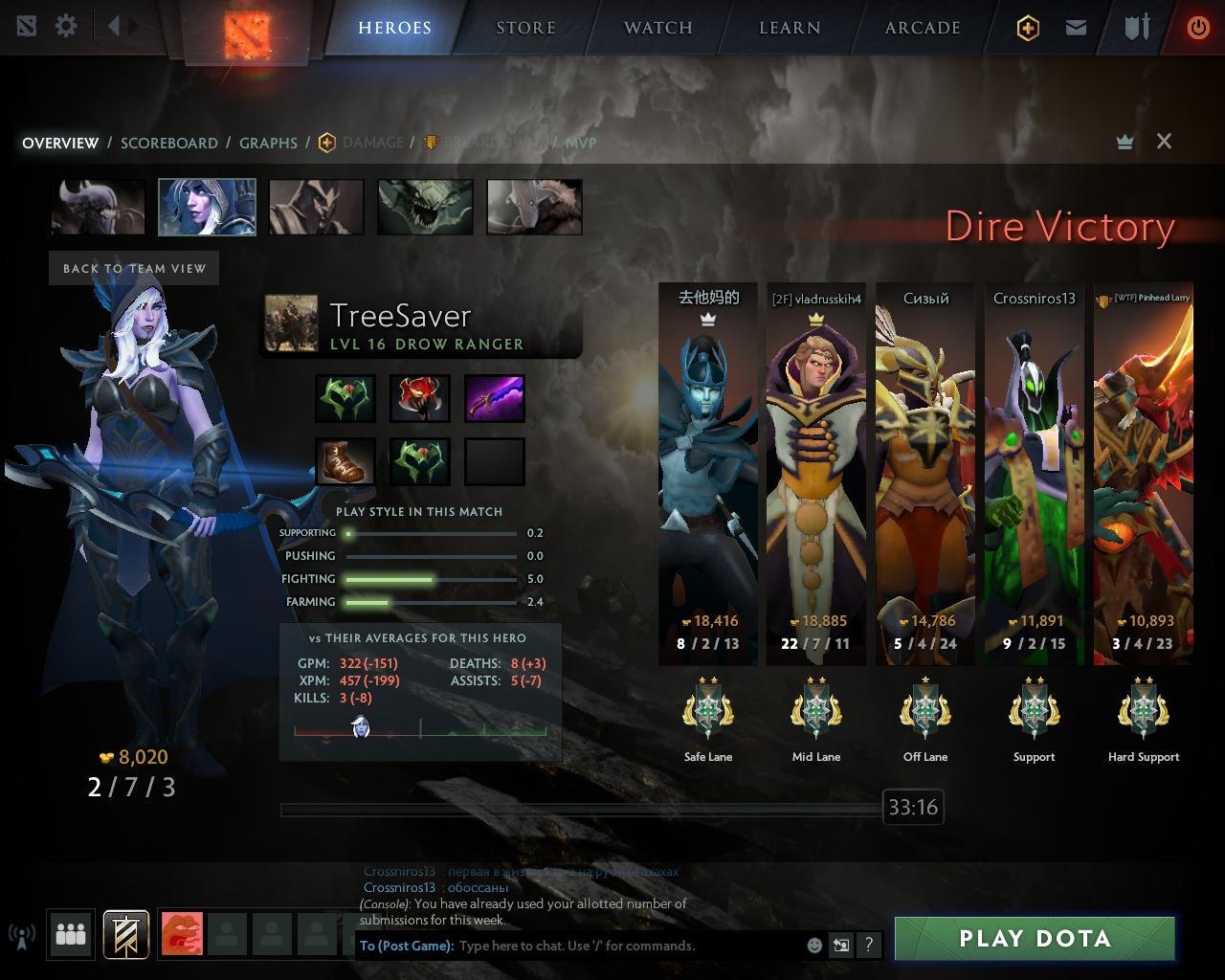1225x980 pixels.
Task: Select the Drow Ranger portrait thumbnail
Action: coord(207,207)
